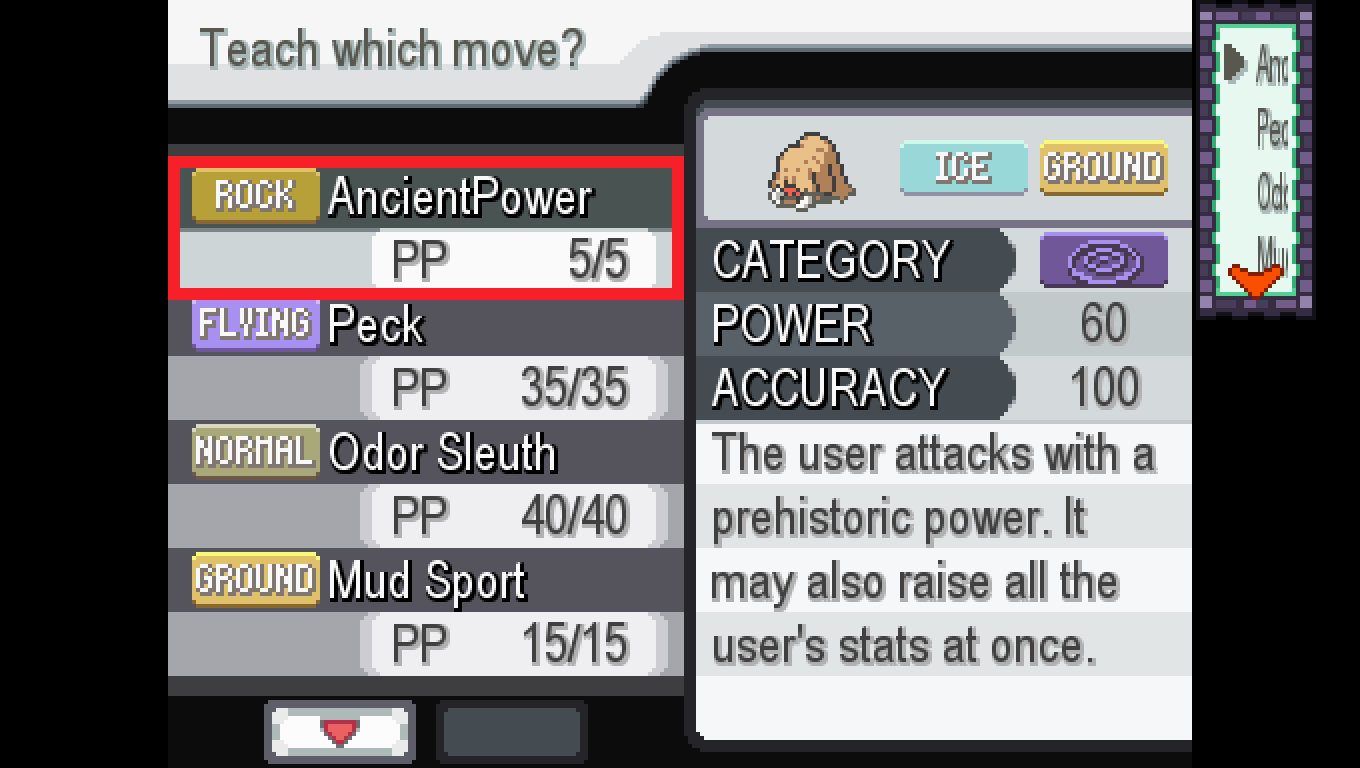1360x768 pixels.
Task: Click the orange arrow in side panel
Action: pyautogui.click(x=1254, y=281)
